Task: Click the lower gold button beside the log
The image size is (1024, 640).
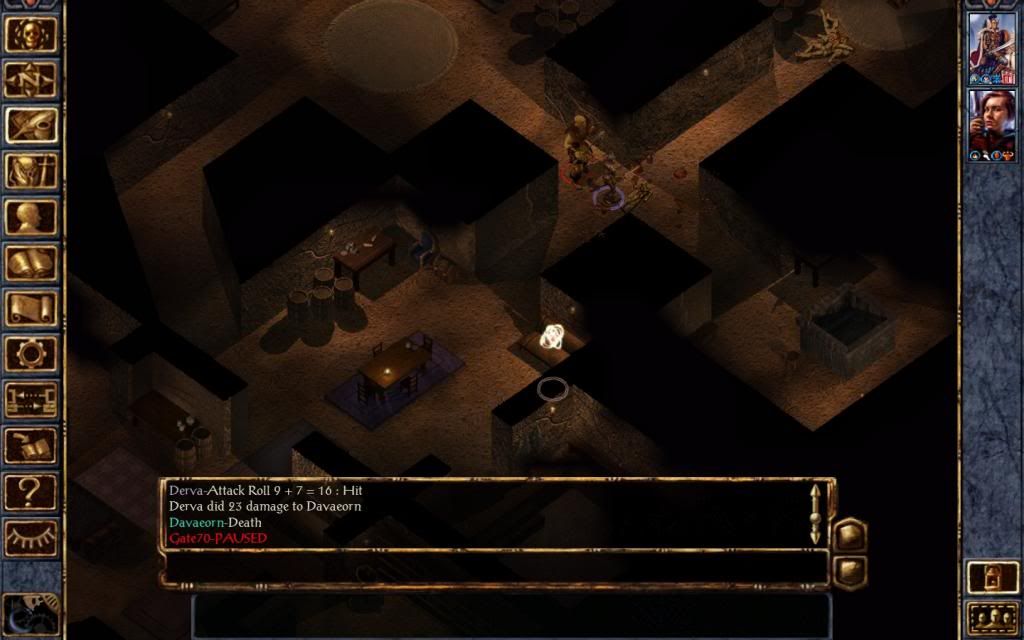Action: pyautogui.click(x=849, y=571)
